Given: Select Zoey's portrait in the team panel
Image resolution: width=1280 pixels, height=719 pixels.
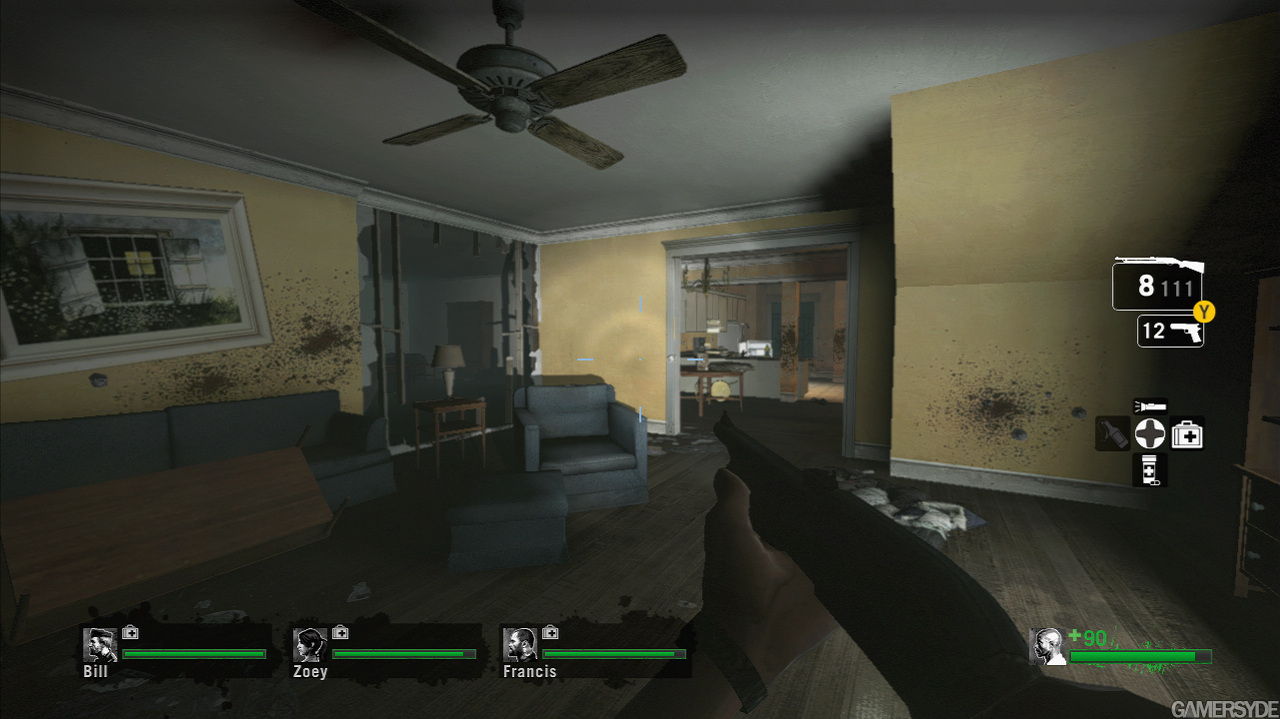Looking at the screenshot, I should click(310, 645).
